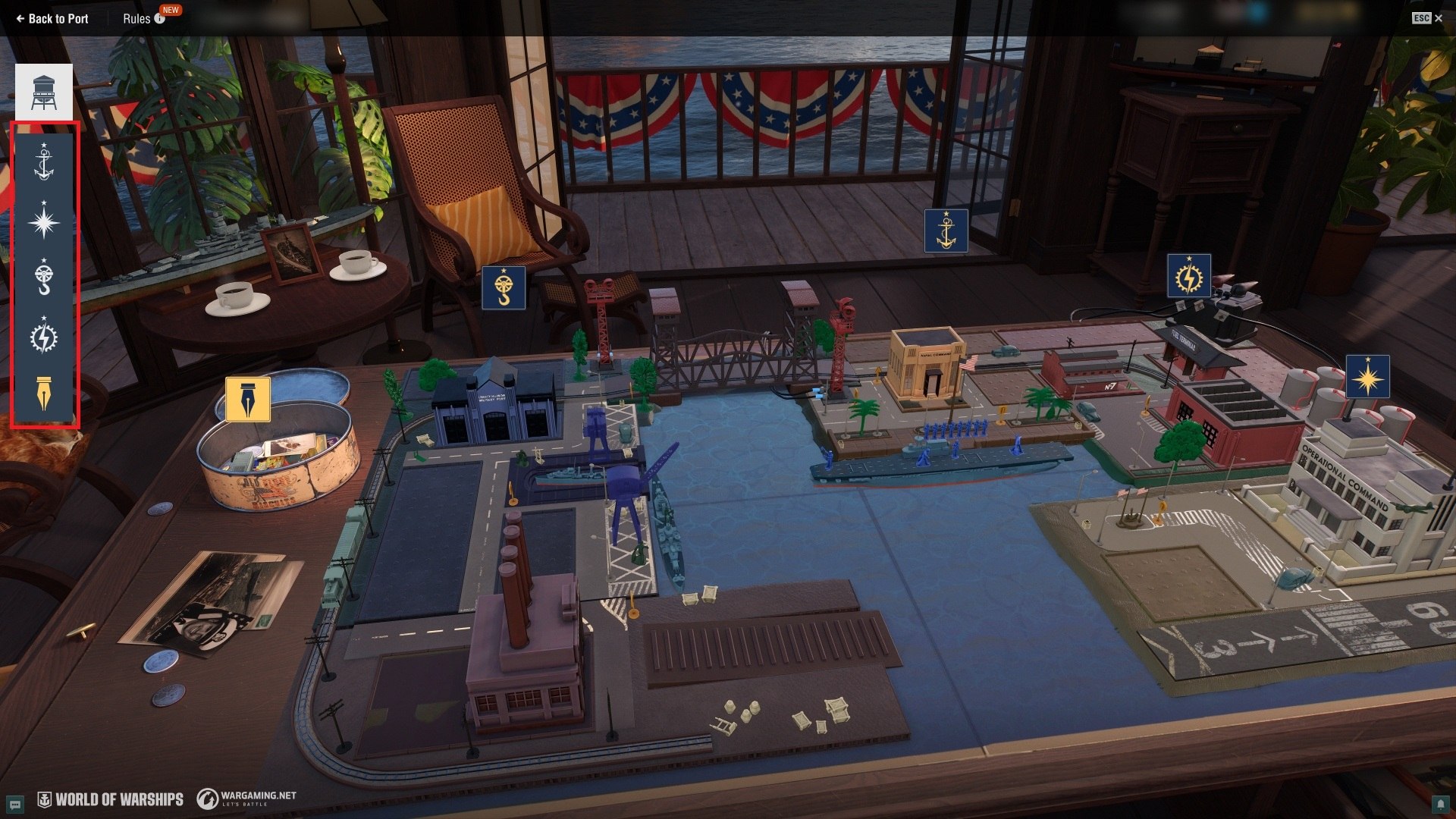Choose the anchor icon in sidebar
This screenshot has height=819, width=1456.
(x=44, y=162)
